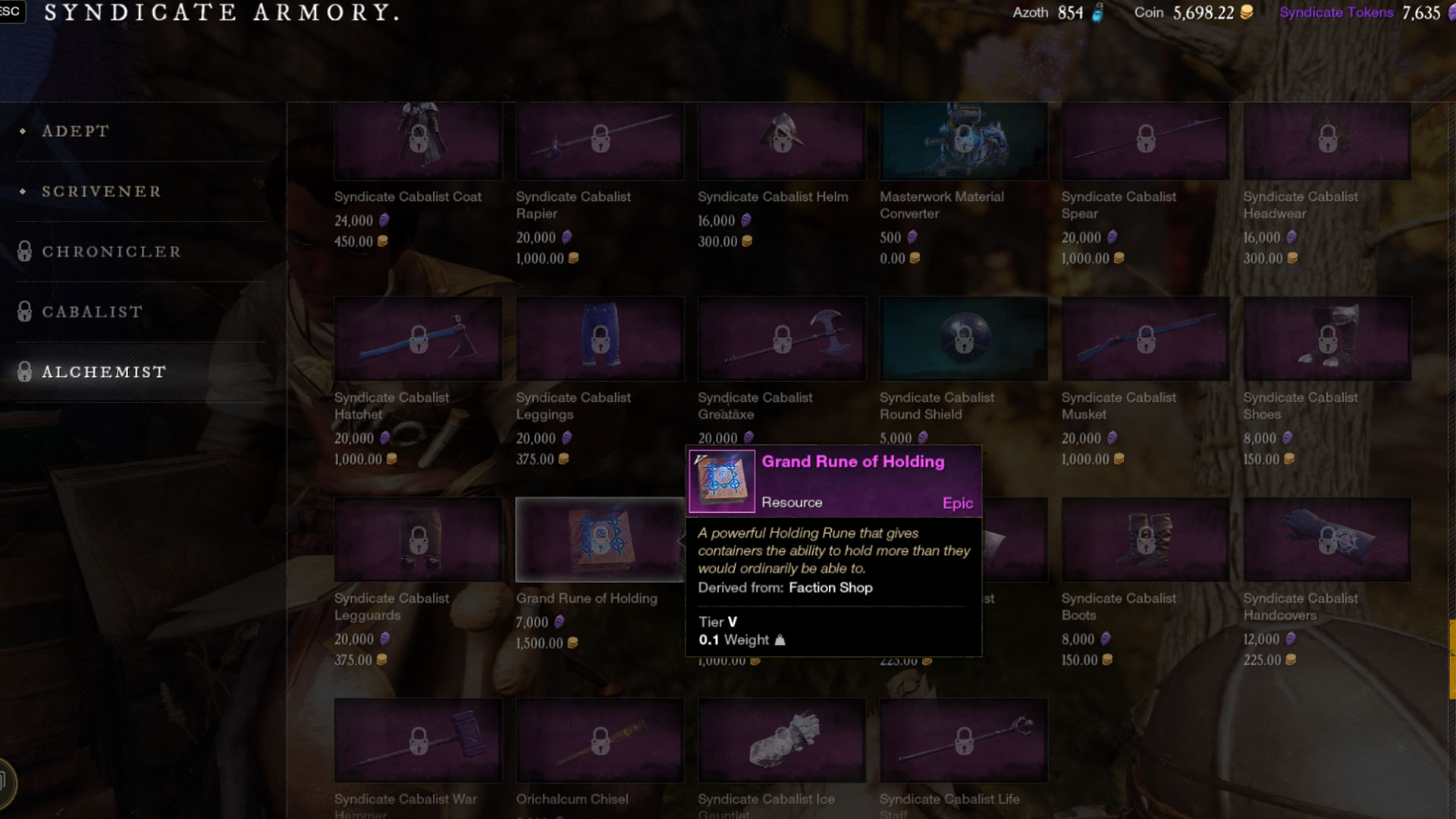
Task: Click the Syndicate Cabalist Round Shield icon
Action: [963, 339]
